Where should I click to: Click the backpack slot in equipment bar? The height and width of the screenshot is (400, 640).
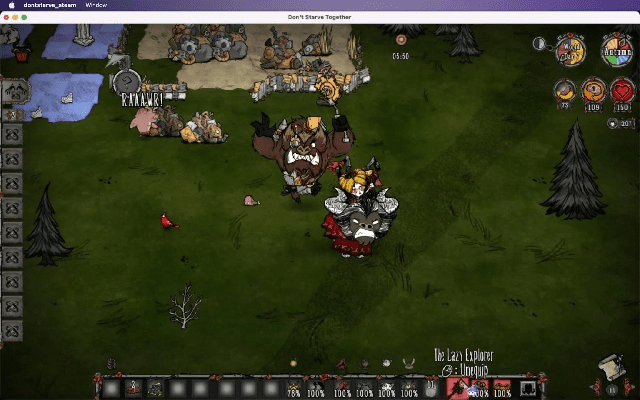click(x=528, y=388)
